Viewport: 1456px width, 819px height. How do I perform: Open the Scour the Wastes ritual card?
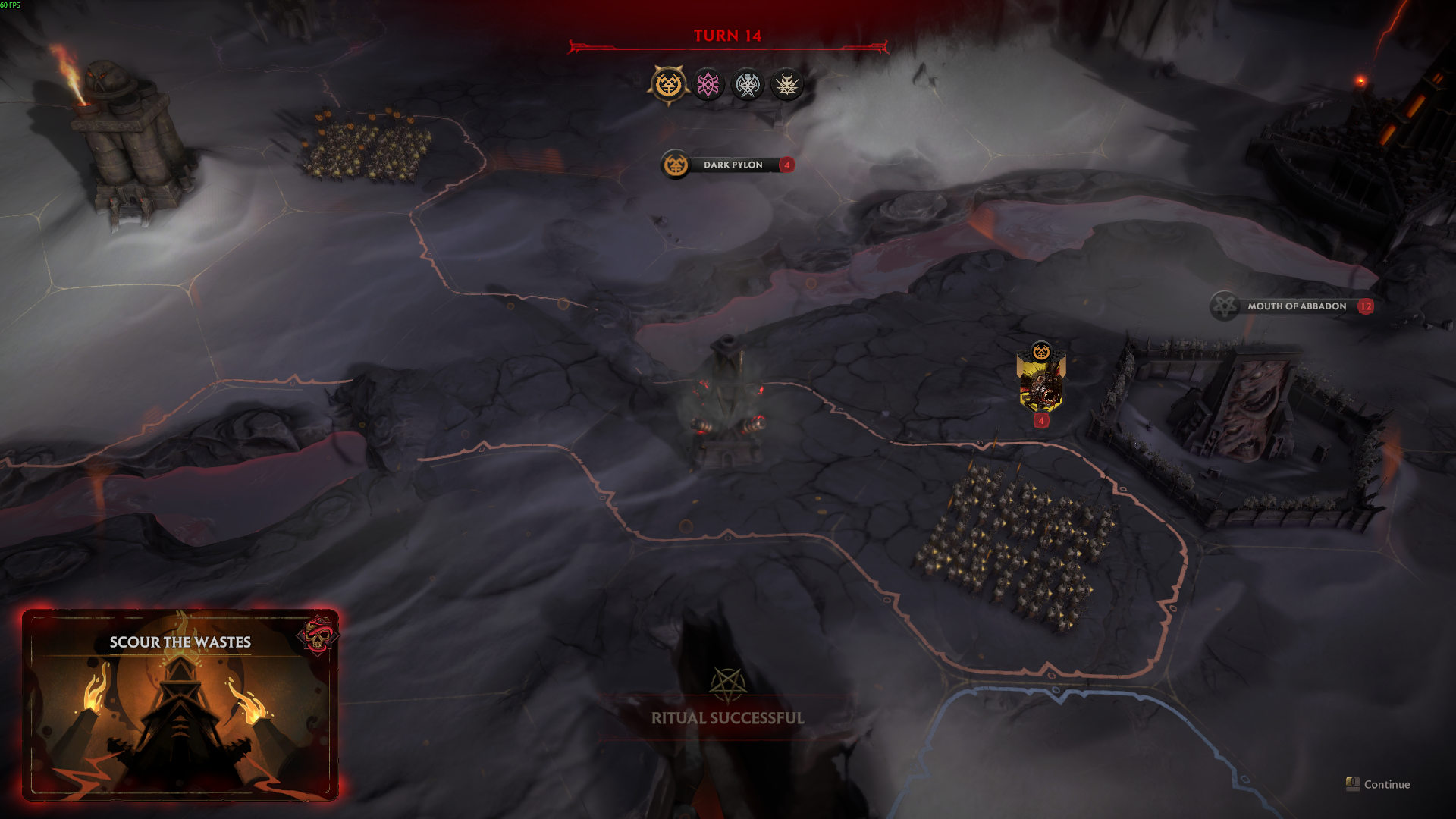coord(180,705)
